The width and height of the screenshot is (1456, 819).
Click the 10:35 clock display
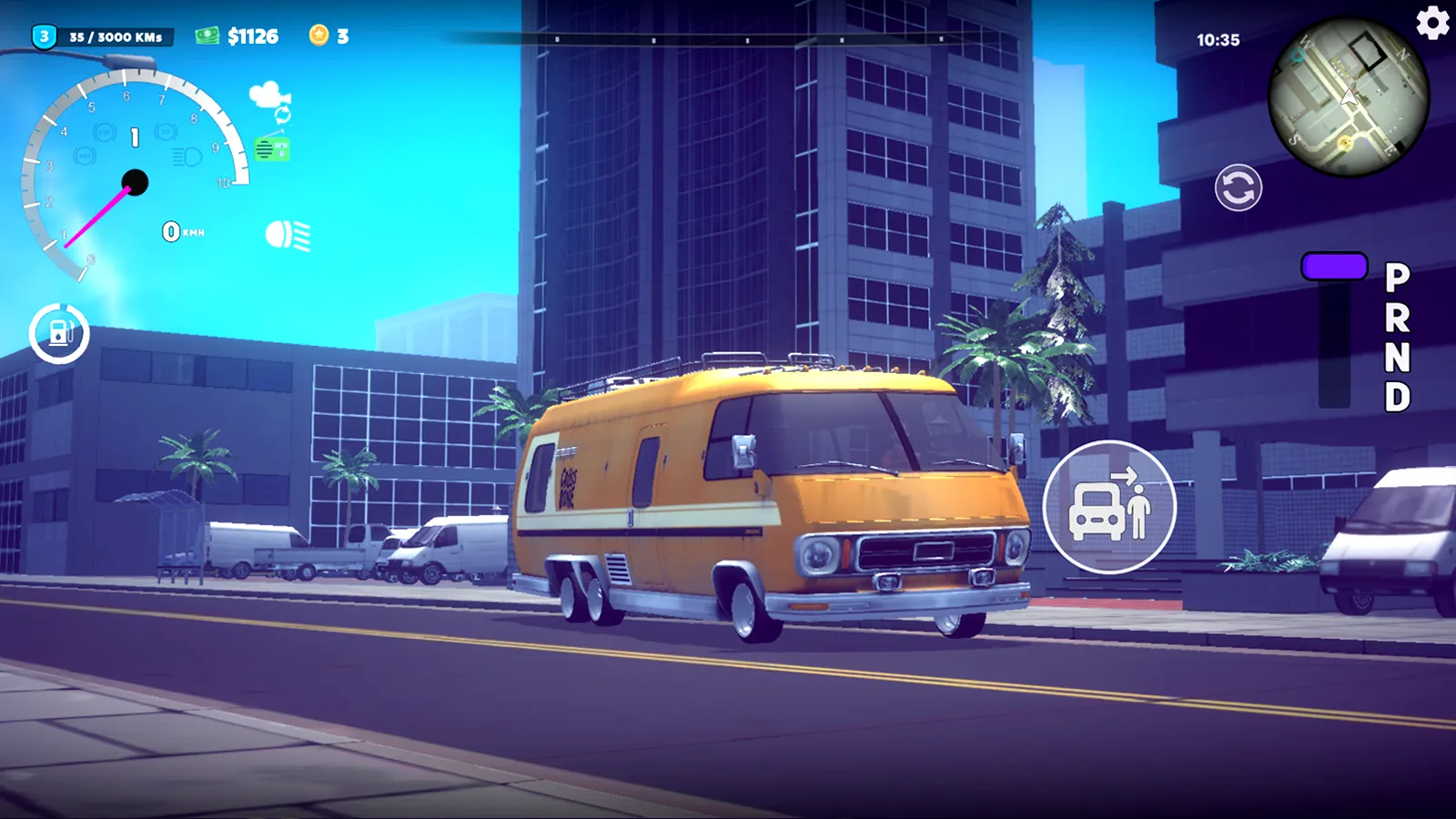(x=1220, y=40)
